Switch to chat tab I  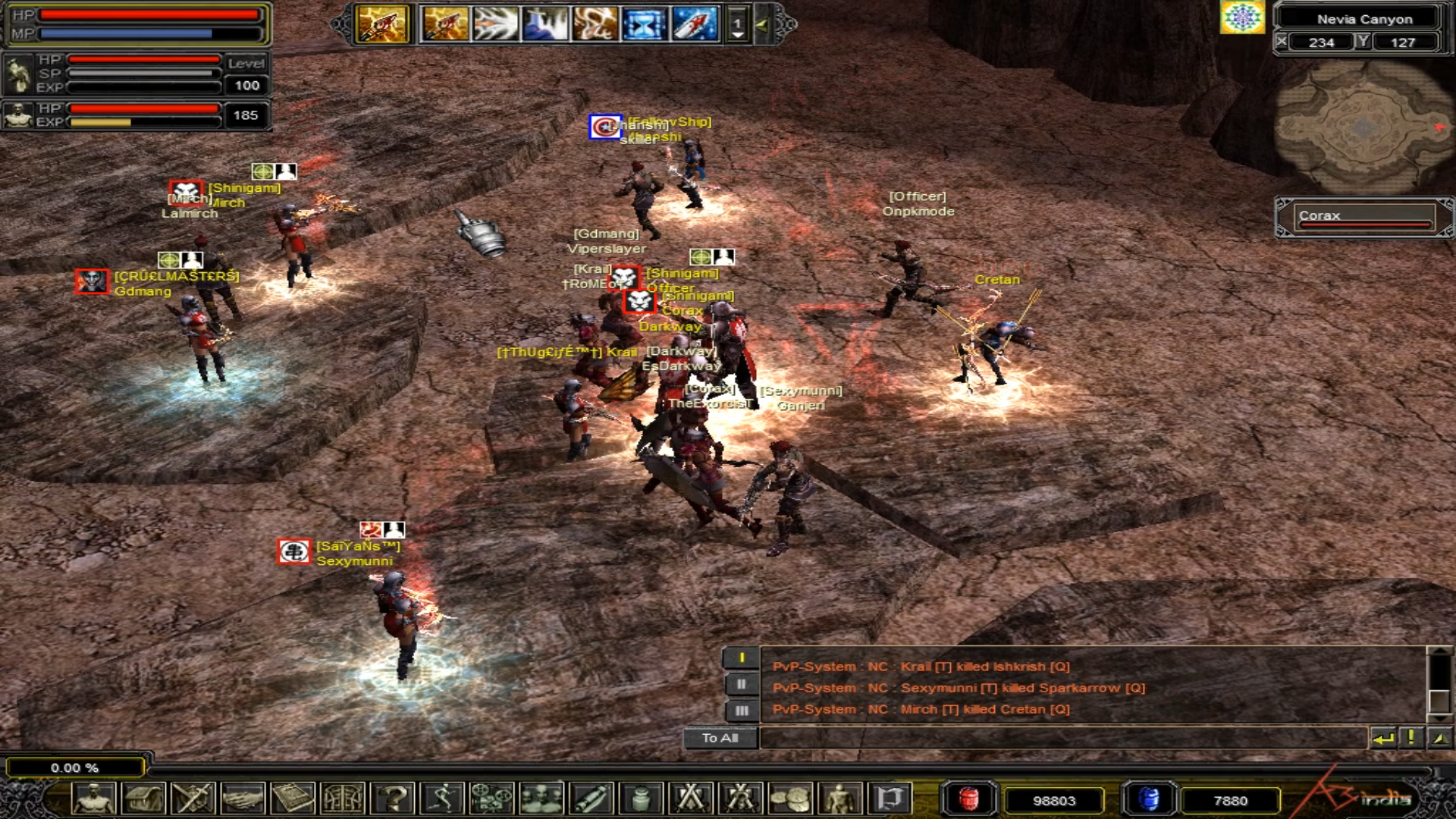741,658
